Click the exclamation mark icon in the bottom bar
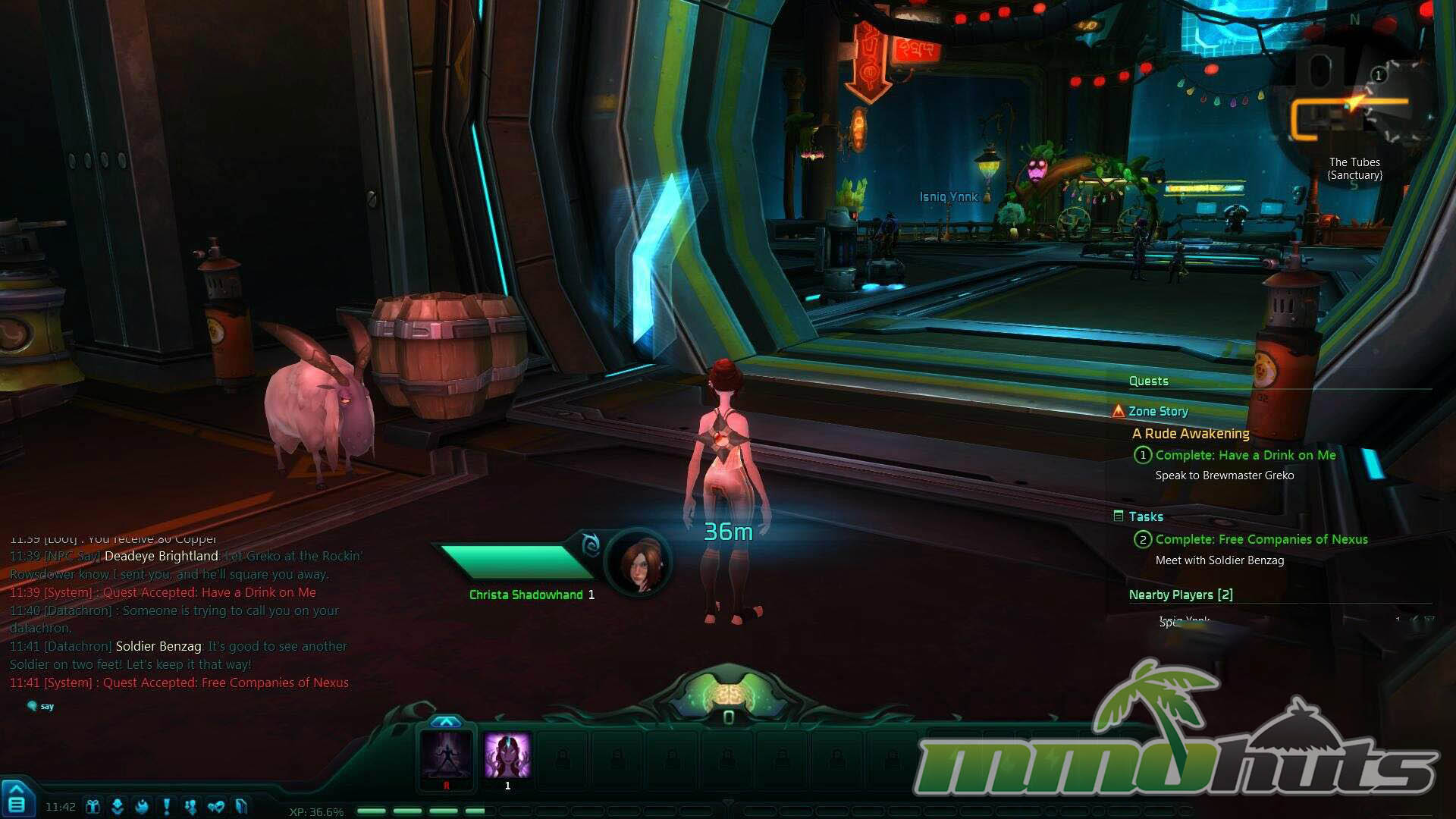Viewport: 1456px width, 819px height. (x=167, y=806)
